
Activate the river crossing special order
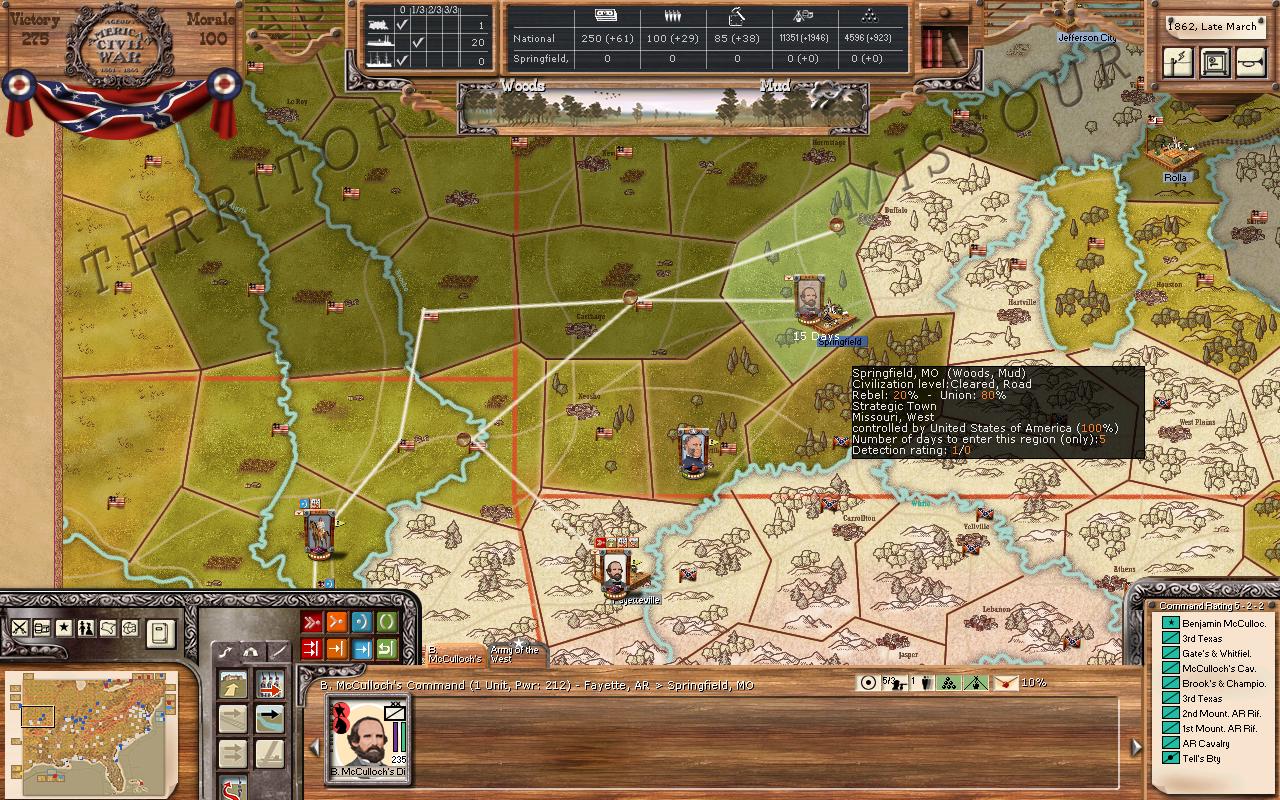[269, 717]
